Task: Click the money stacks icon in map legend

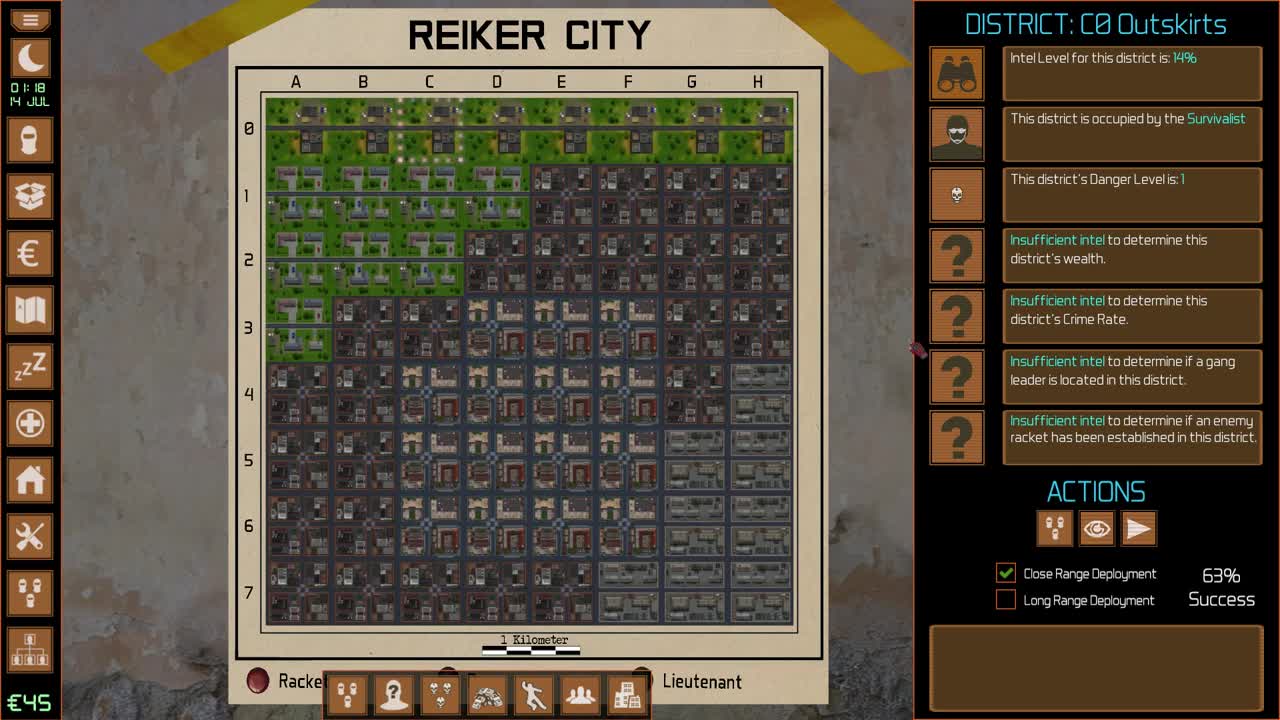Action: pos(487,694)
